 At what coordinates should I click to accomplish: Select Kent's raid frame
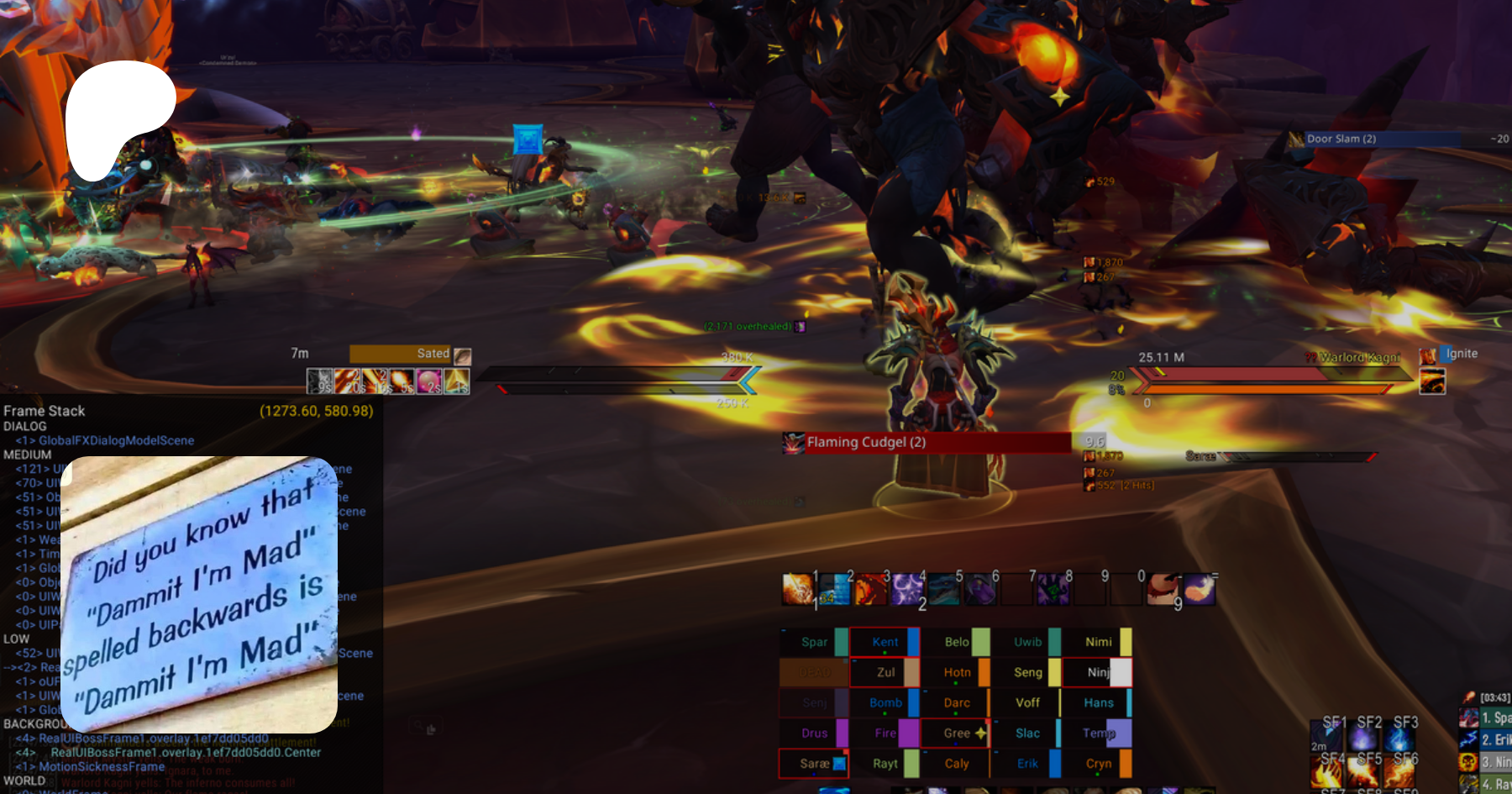click(885, 642)
